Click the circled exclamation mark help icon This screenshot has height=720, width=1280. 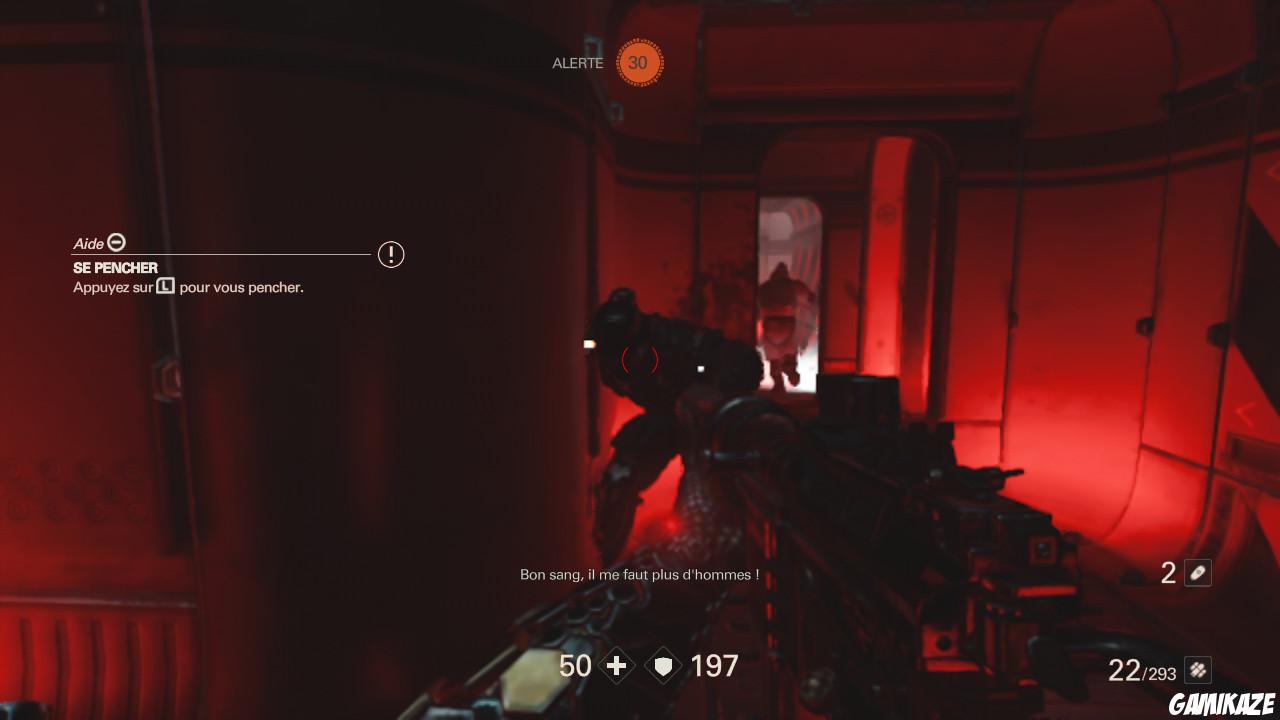pos(391,254)
